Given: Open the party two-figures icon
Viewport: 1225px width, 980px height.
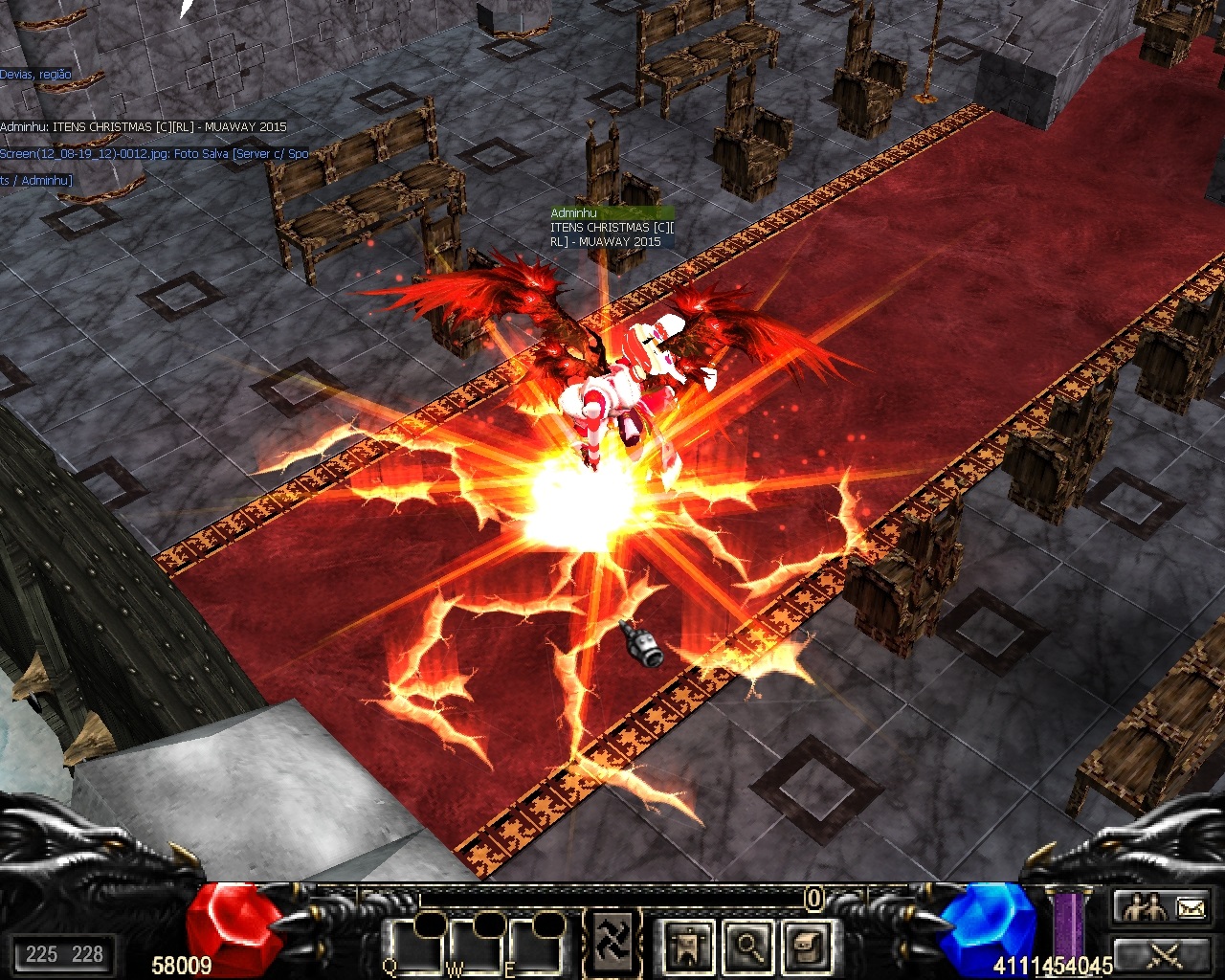Looking at the screenshot, I should [1145, 906].
